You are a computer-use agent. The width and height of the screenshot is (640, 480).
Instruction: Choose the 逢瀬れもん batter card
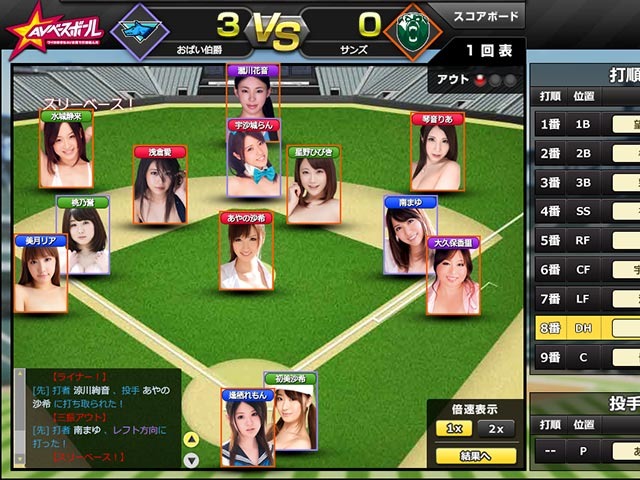(247, 428)
